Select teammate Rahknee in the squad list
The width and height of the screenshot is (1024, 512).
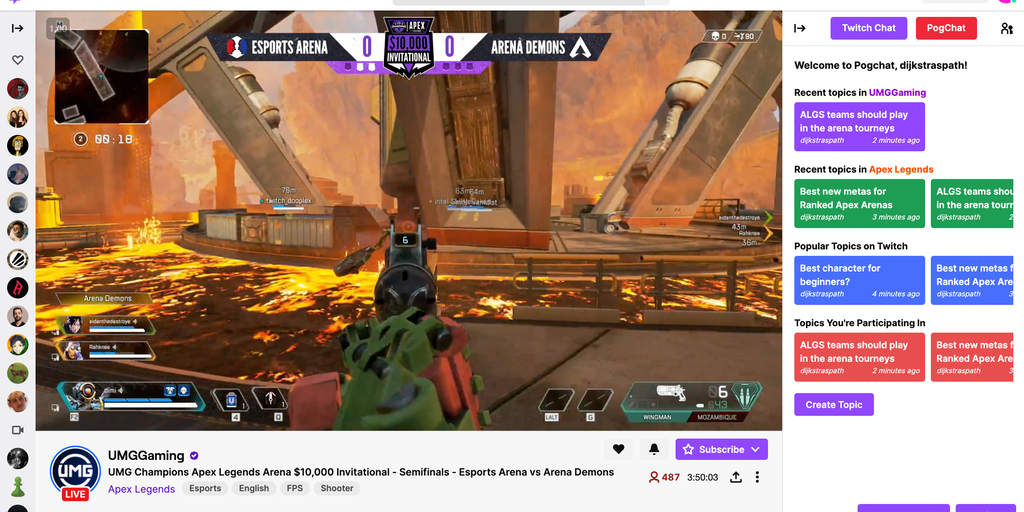[107, 349]
